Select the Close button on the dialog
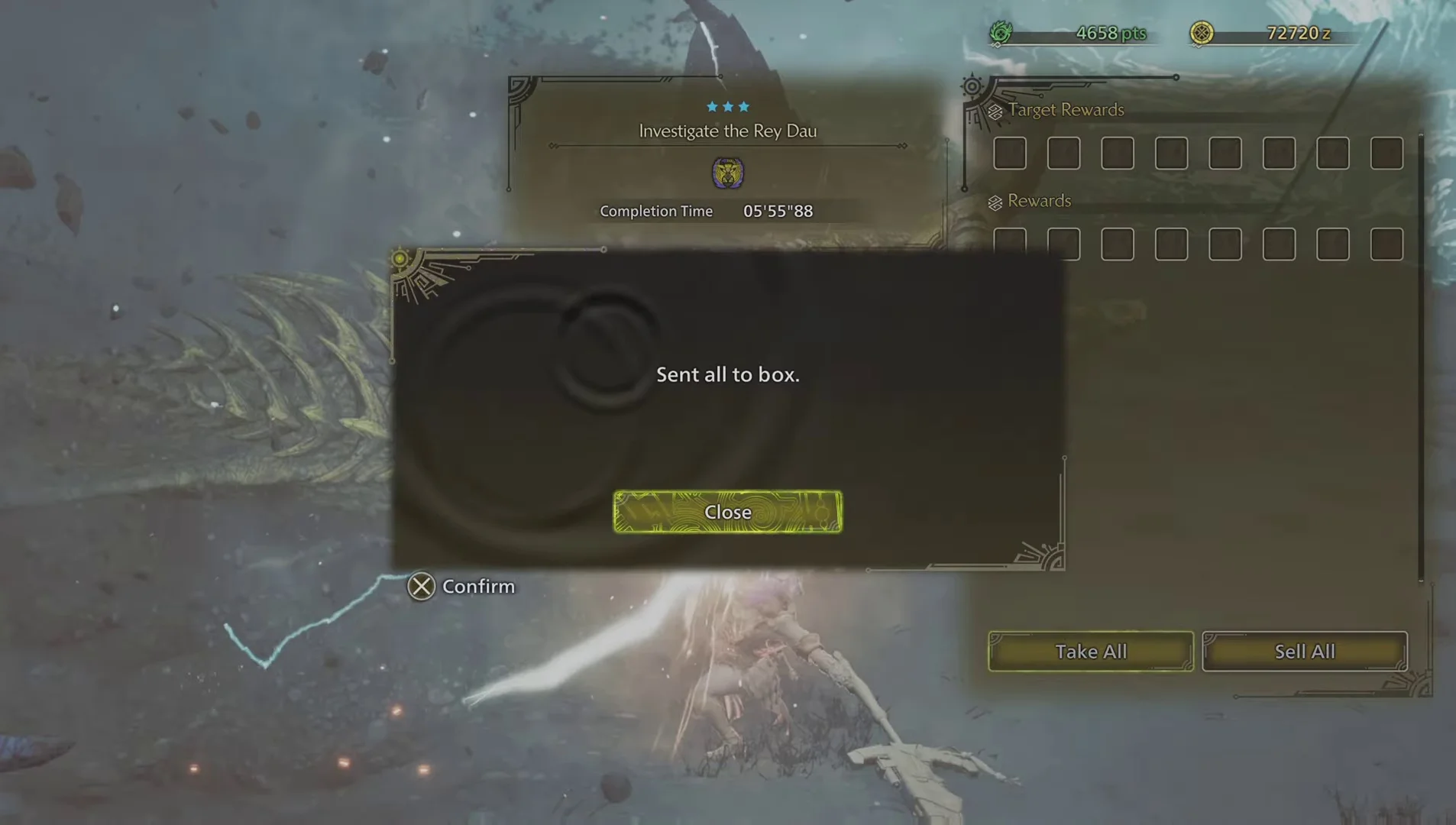 click(x=726, y=512)
